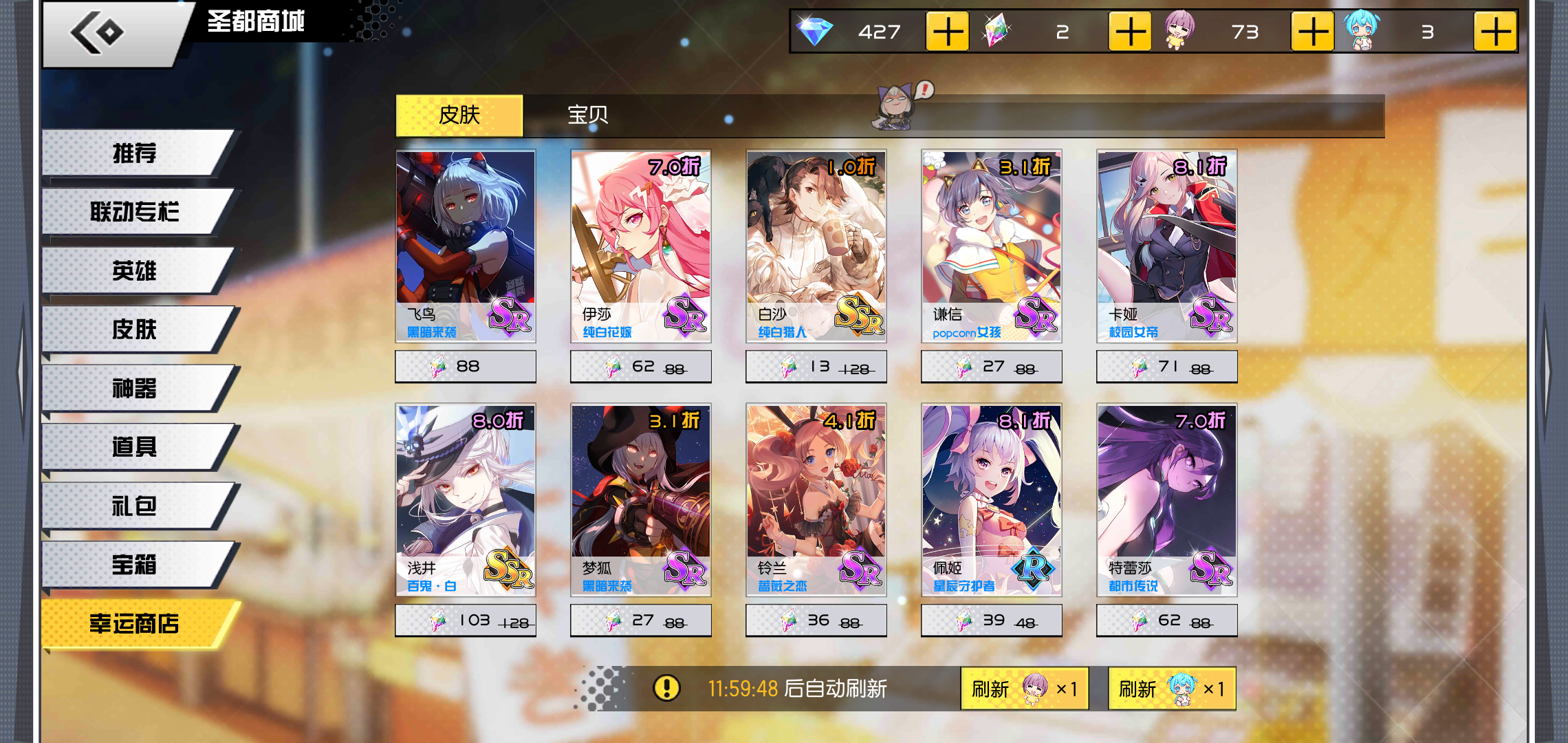This screenshot has height=743, width=1568.
Task: Click the plus next to the purple-haired doll currency
Action: coord(1312,31)
